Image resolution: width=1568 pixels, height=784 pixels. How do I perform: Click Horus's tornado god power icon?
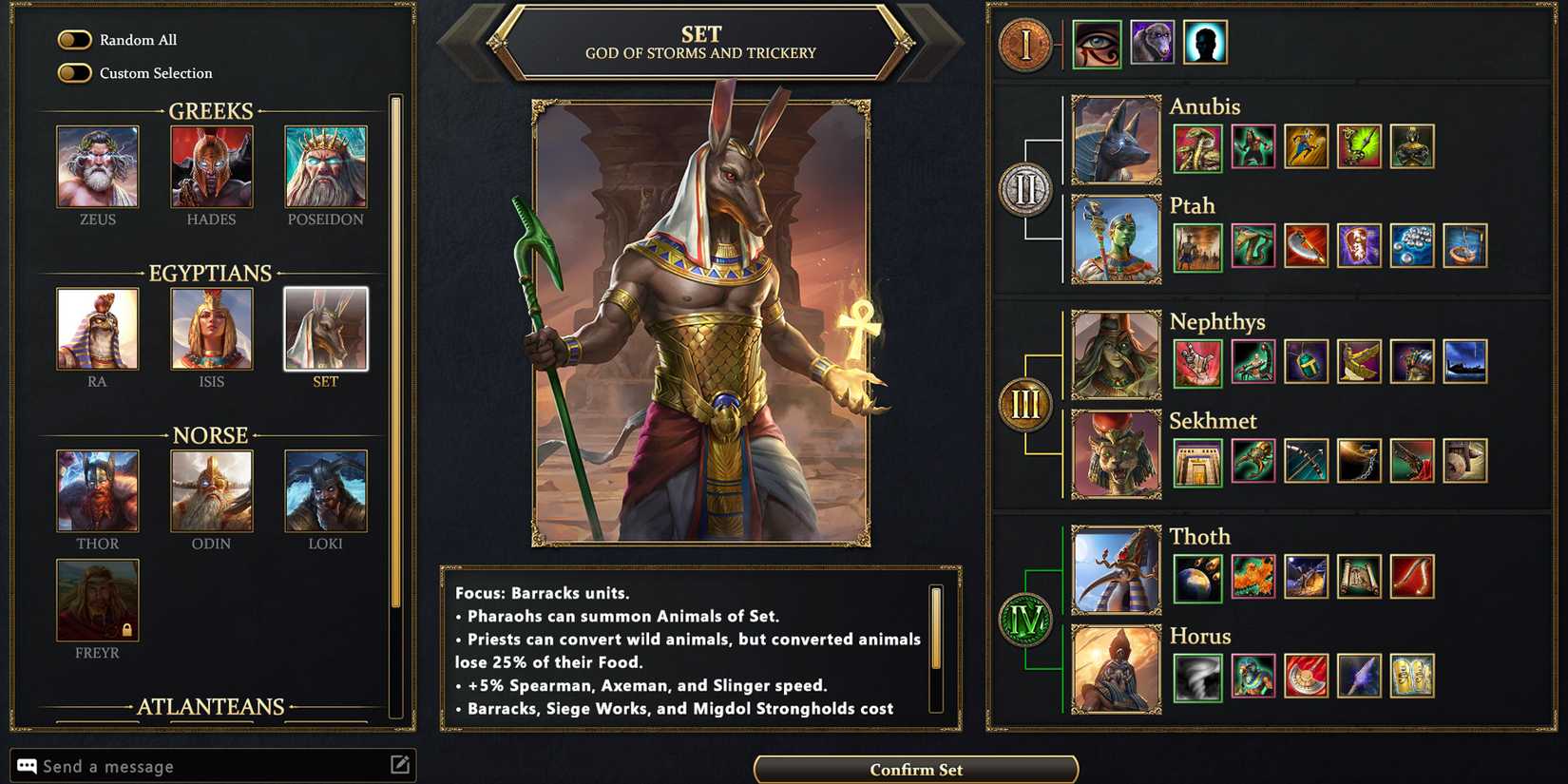click(x=1196, y=675)
